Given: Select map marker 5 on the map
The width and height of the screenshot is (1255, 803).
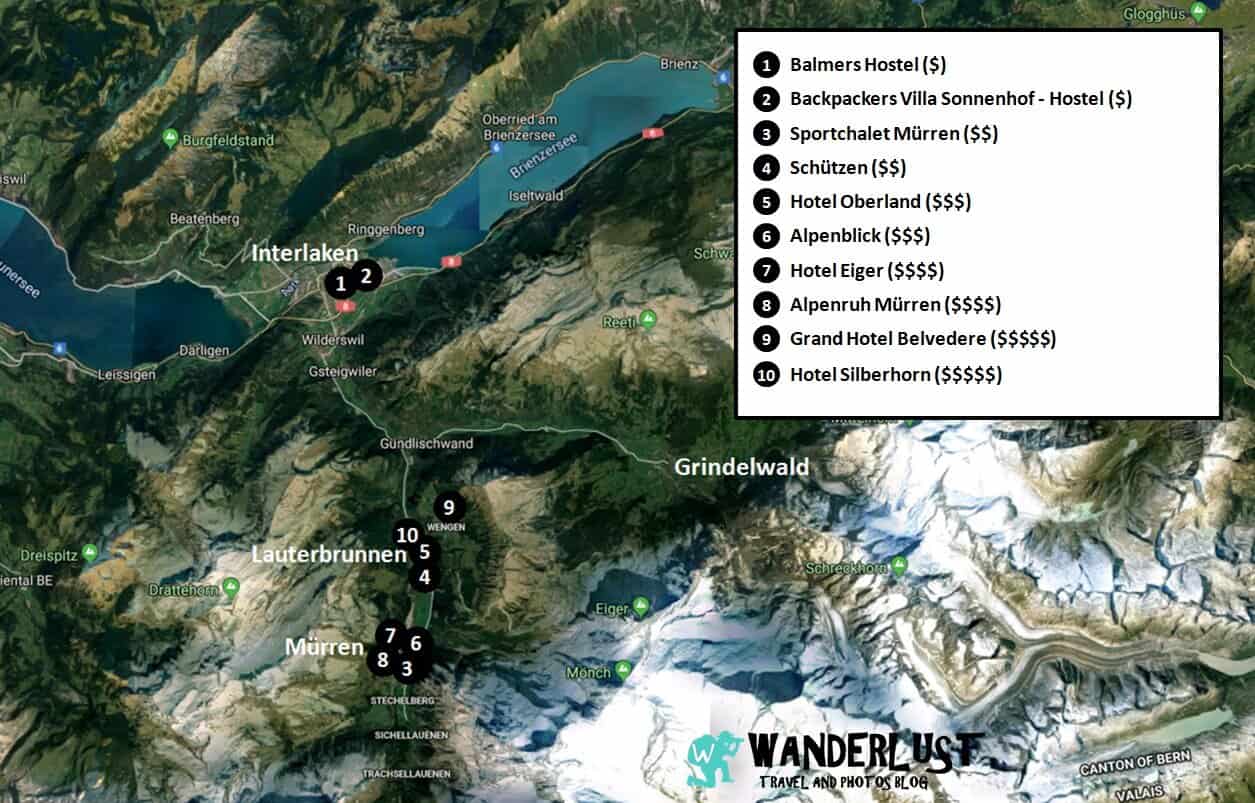Looking at the screenshot, I should (425, 551).
